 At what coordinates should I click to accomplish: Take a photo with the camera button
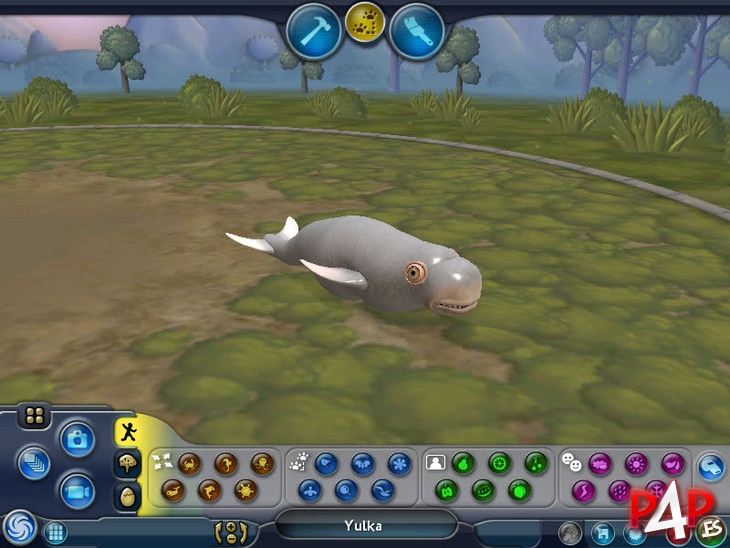76,437
